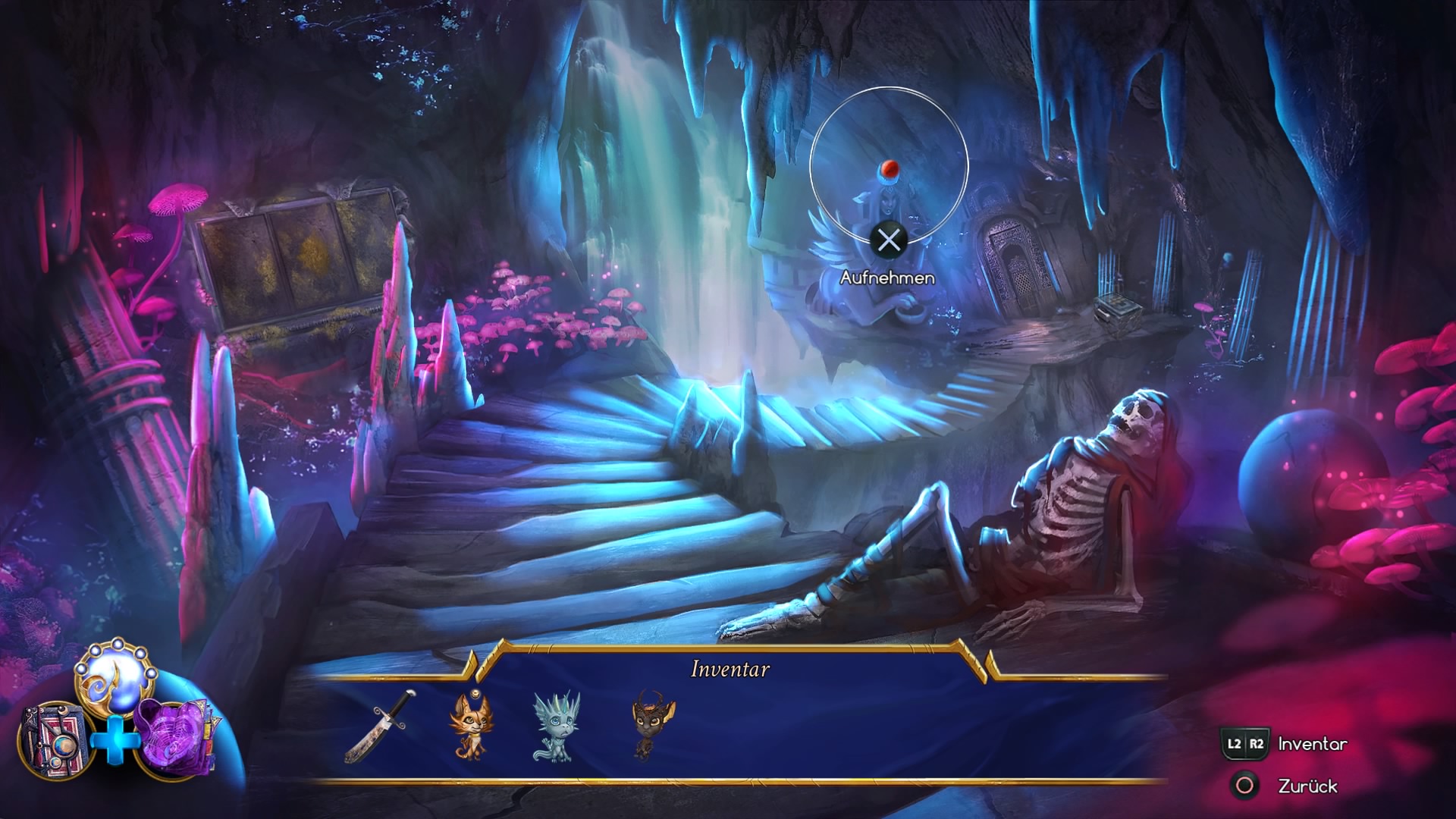The height and width of the screenshot is (819, 1456).
Task: Open the red journal book
Action: pyautogui.click(x=53, y=739)
